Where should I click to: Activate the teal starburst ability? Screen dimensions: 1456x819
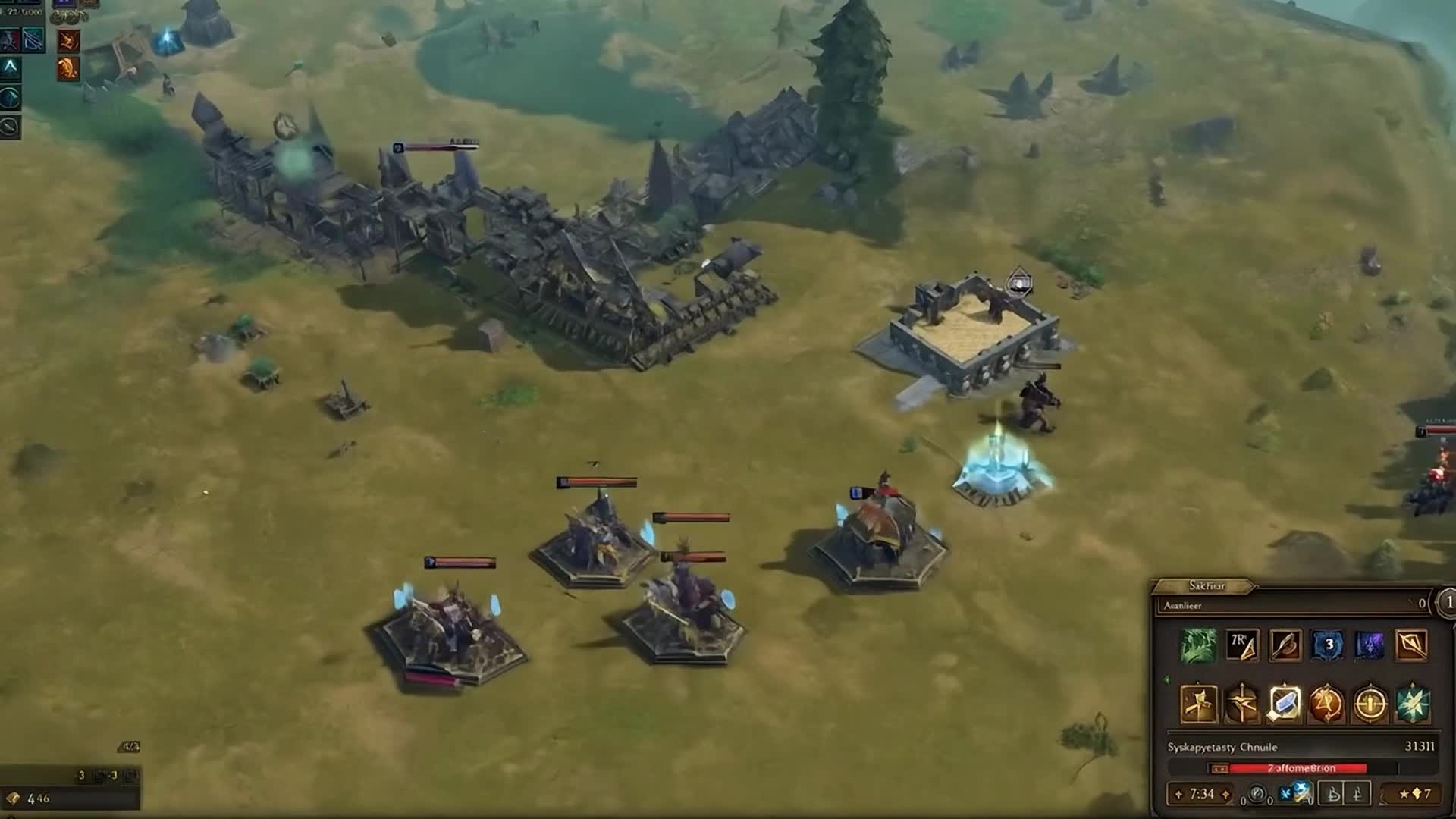[x=1412, y=704]
